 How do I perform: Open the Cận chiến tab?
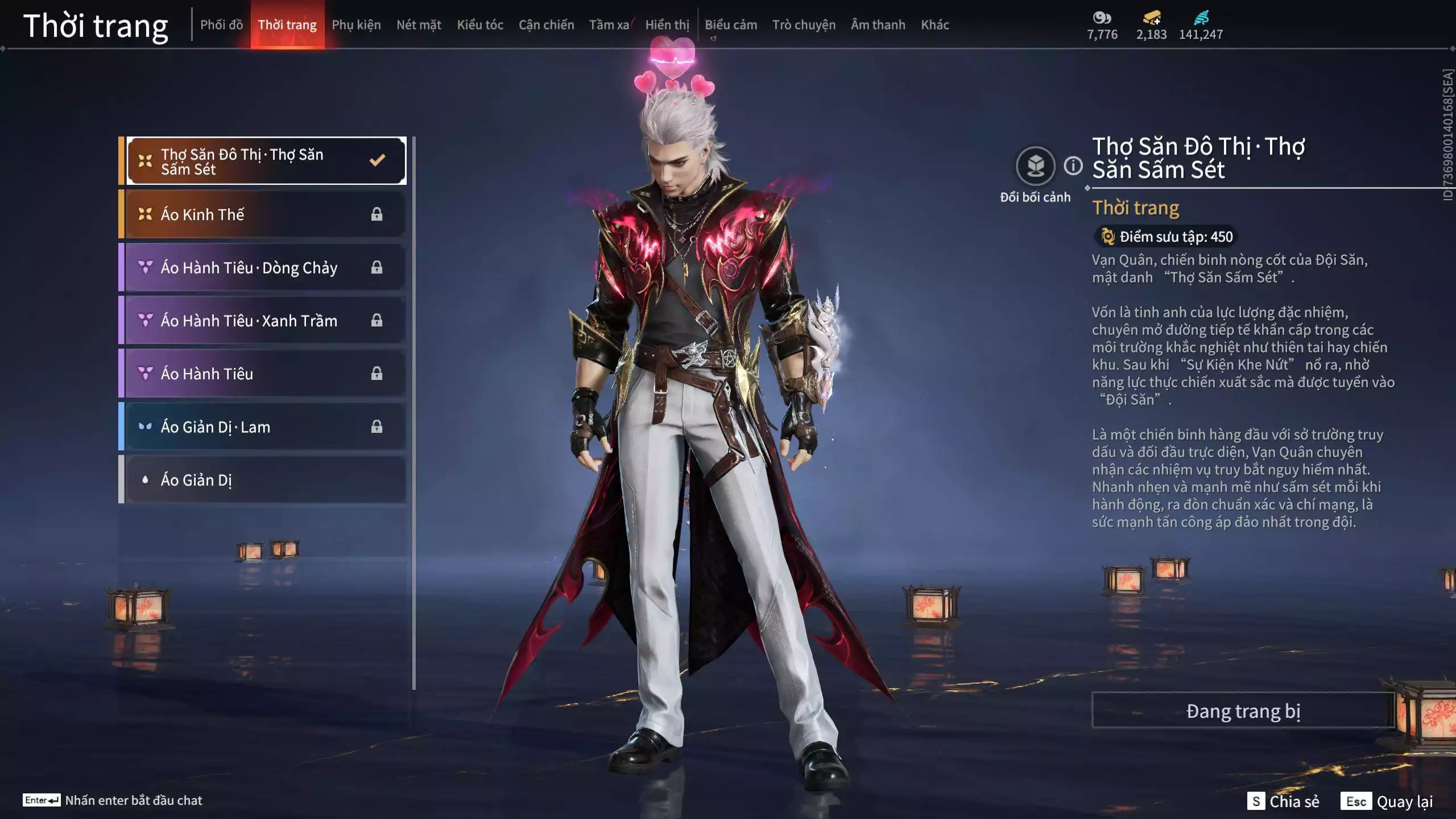pyautogui.click(x=546, y=25)
